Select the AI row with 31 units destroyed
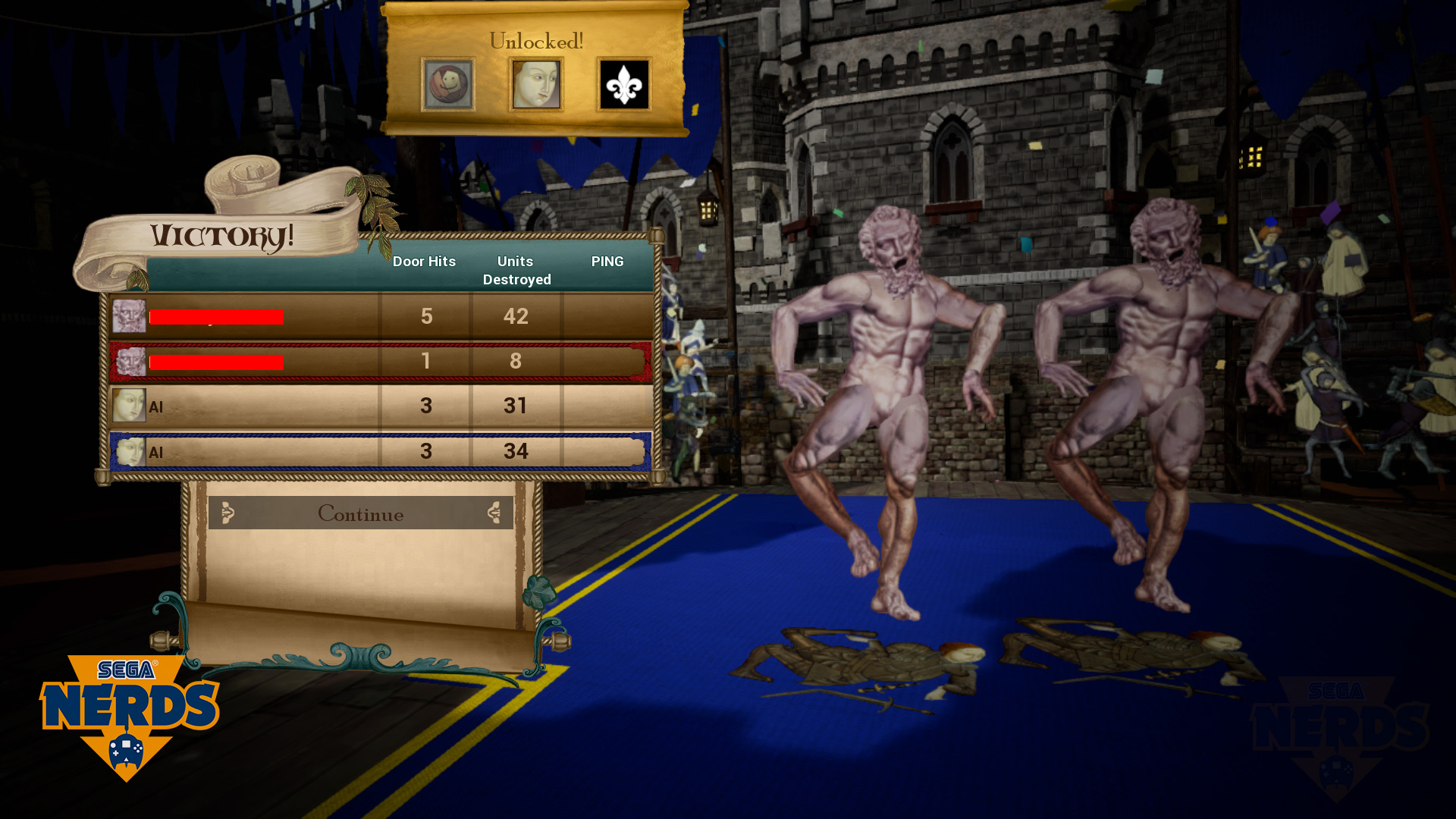 (379, 406)
